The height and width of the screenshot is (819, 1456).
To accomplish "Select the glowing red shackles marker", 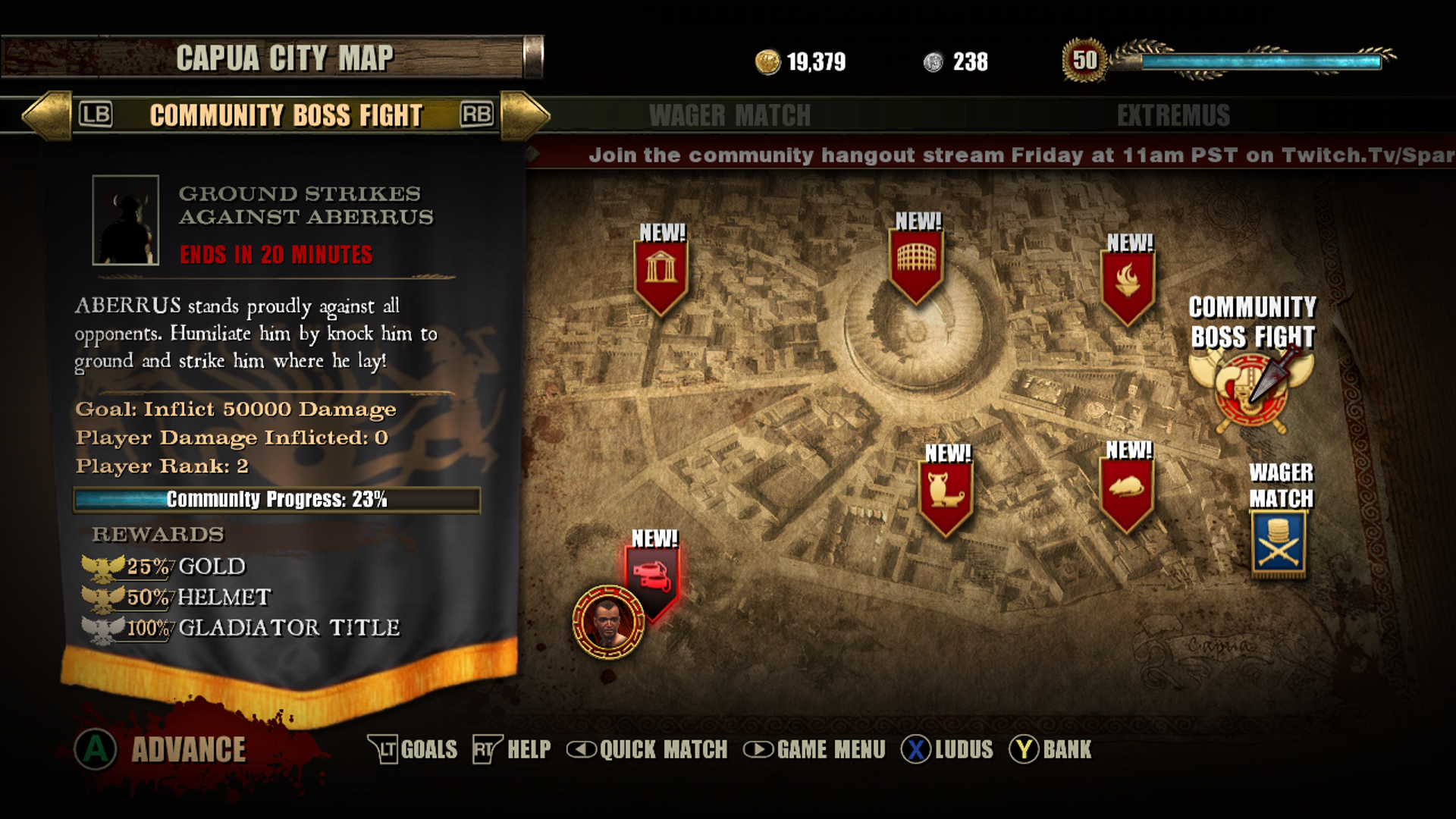I will pyautogui.click(x=653, y=576).
